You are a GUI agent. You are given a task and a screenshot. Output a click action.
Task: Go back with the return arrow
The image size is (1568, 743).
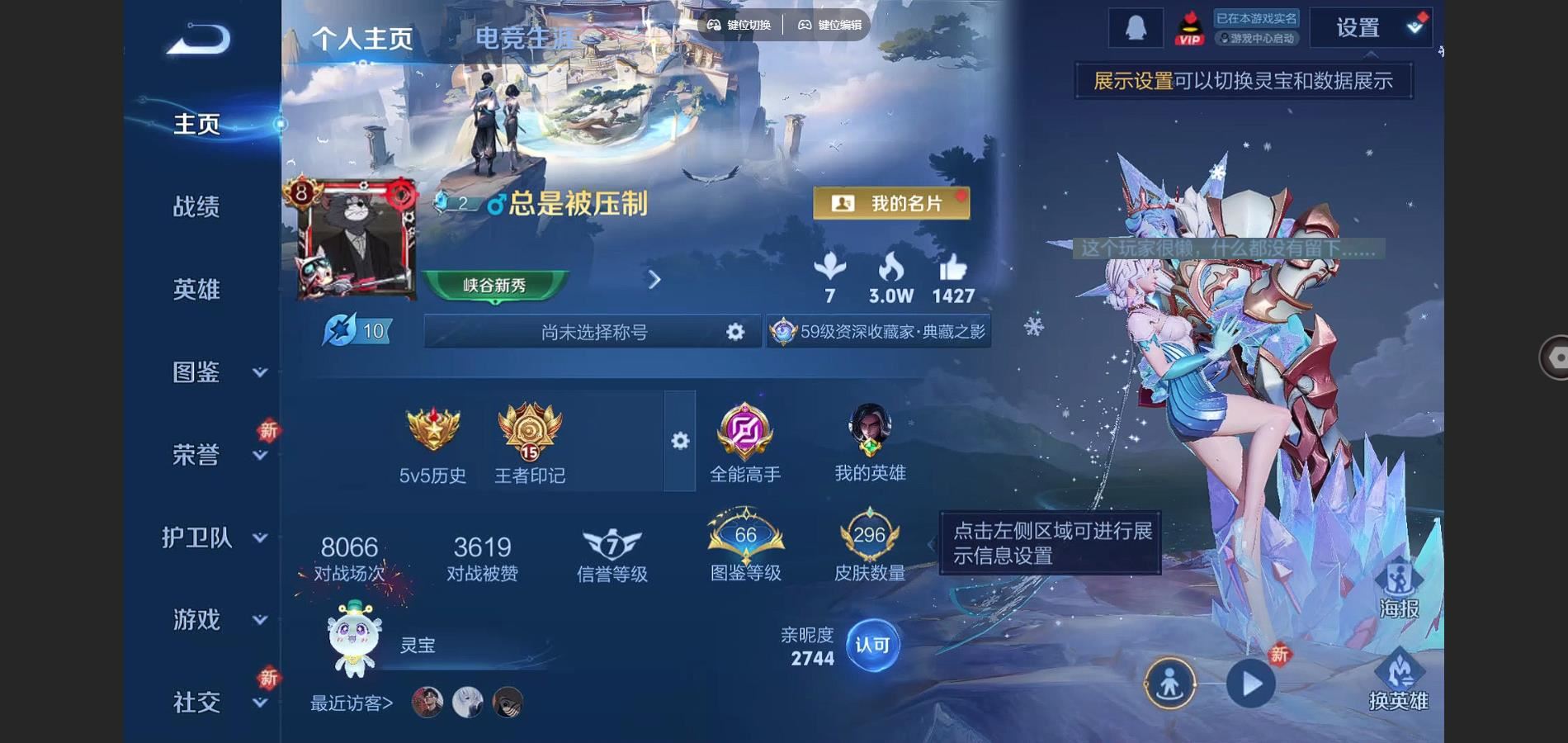point(198,40)
